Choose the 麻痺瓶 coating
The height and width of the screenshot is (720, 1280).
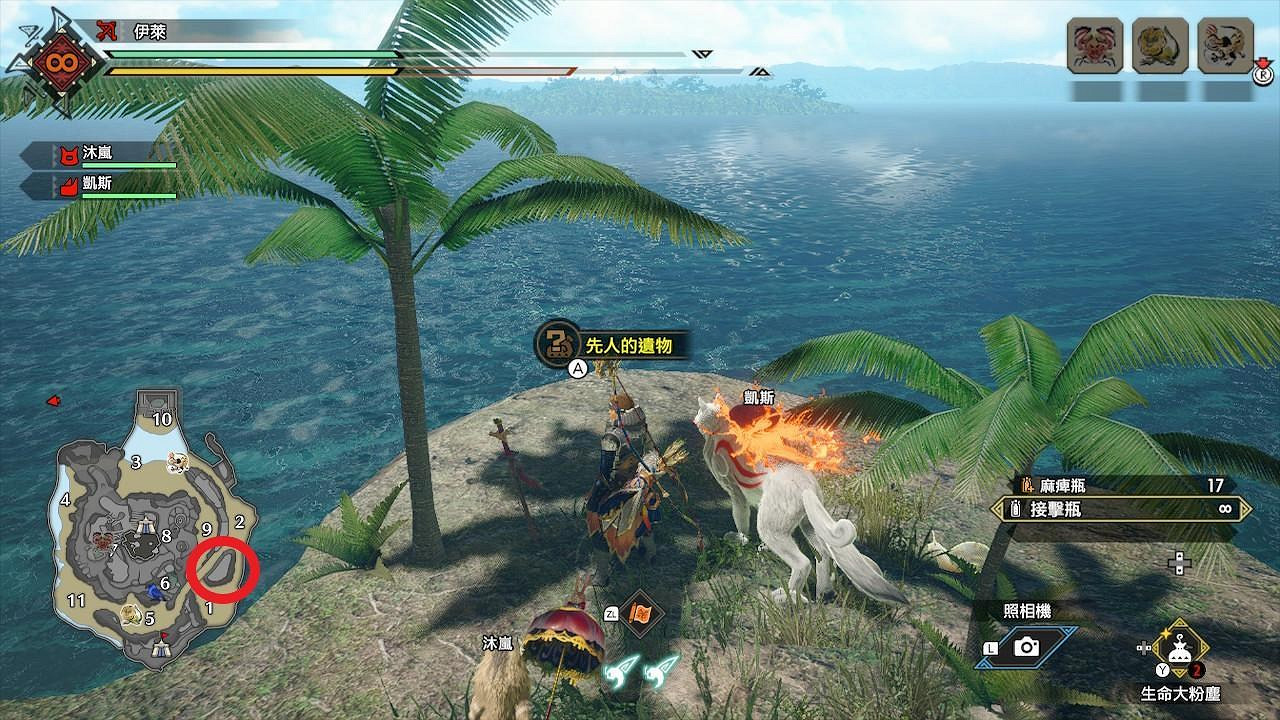1120,486
